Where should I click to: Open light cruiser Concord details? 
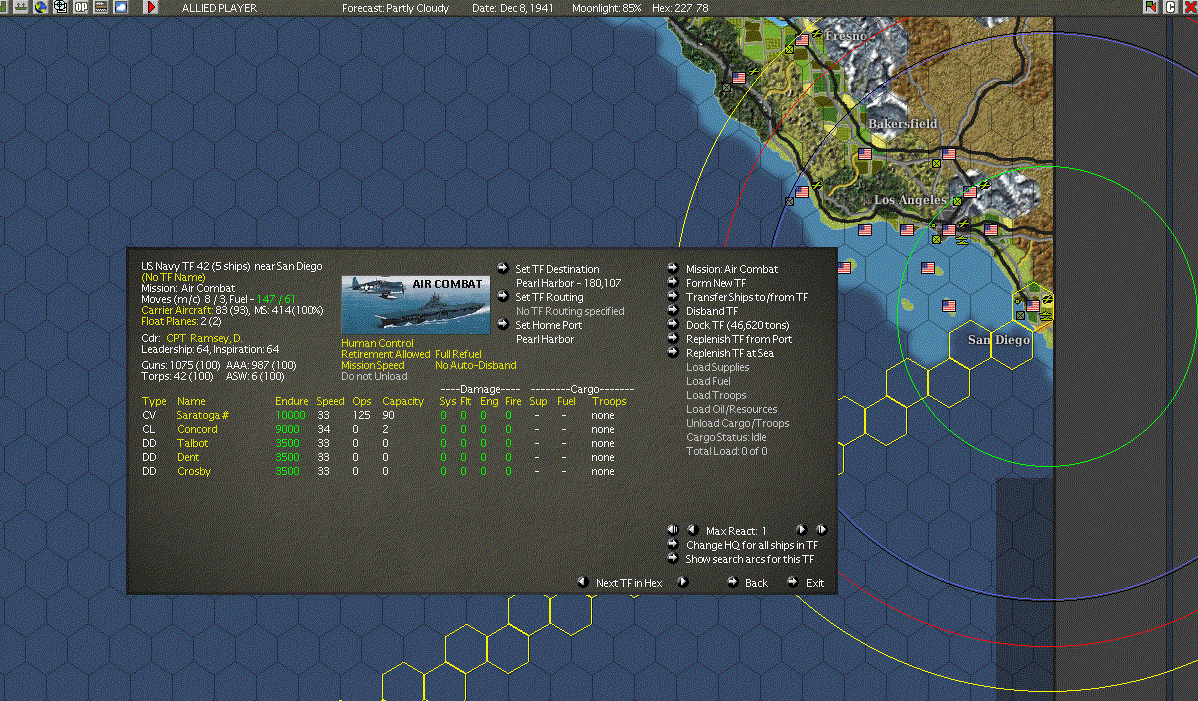tap(197, 429)
